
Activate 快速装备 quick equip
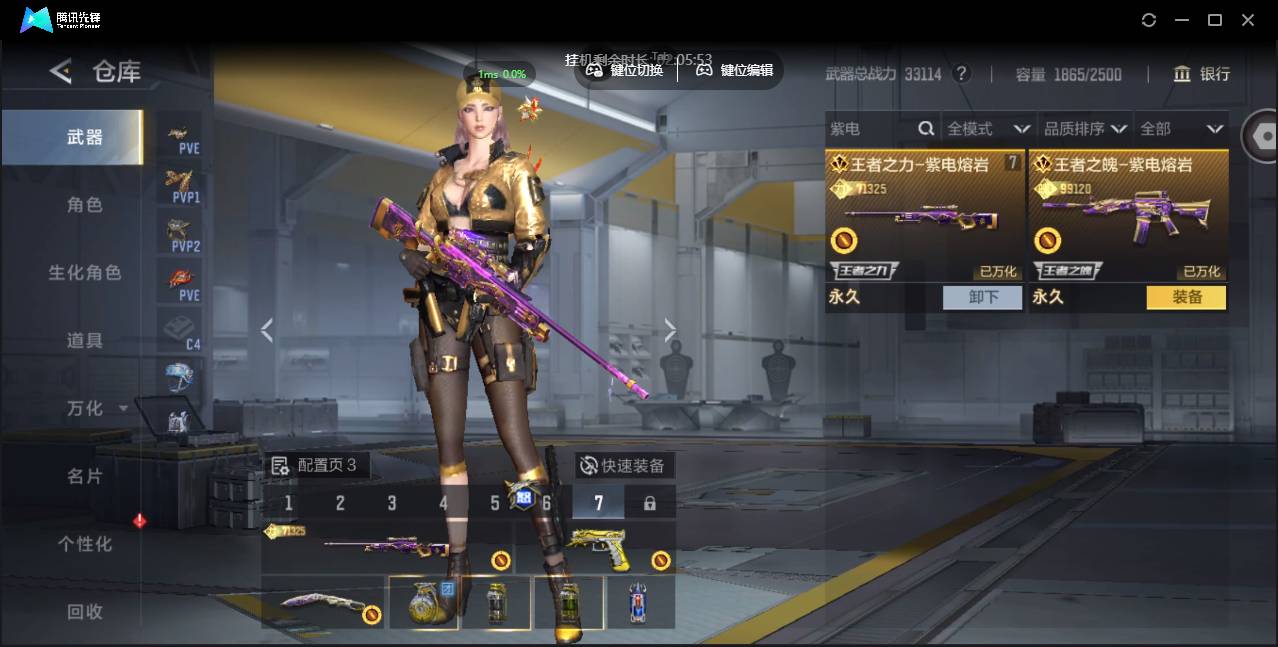click(x=623, y=466)
